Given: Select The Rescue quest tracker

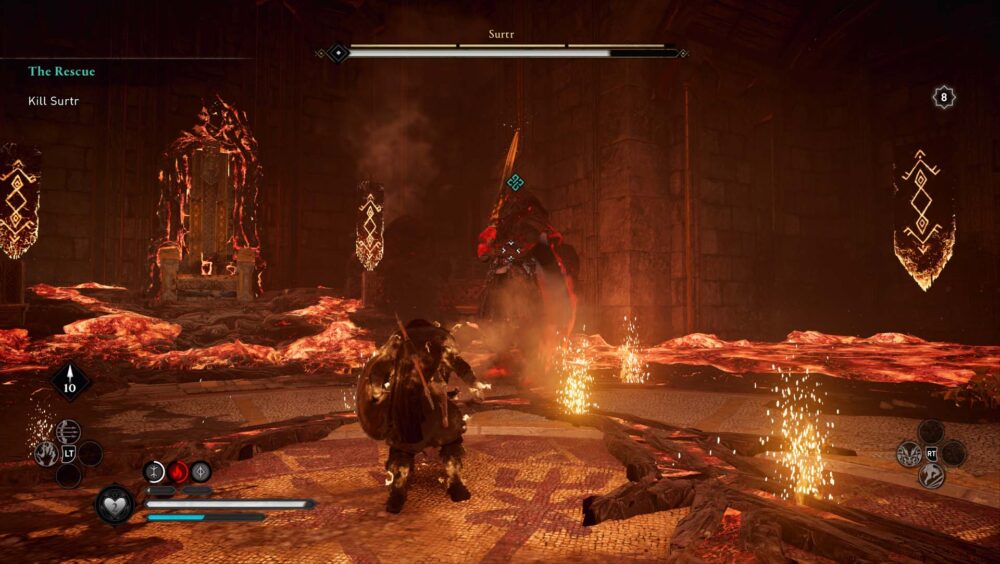Looking at the screenshot, I should (62, 72).
